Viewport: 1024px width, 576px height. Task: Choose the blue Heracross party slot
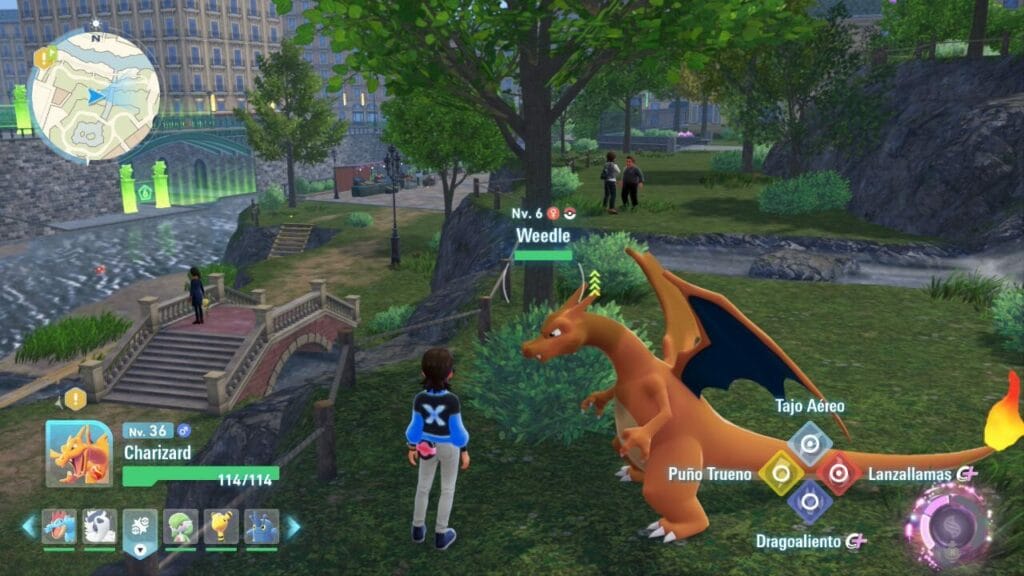pyautogui.click(x=261, y=526)
